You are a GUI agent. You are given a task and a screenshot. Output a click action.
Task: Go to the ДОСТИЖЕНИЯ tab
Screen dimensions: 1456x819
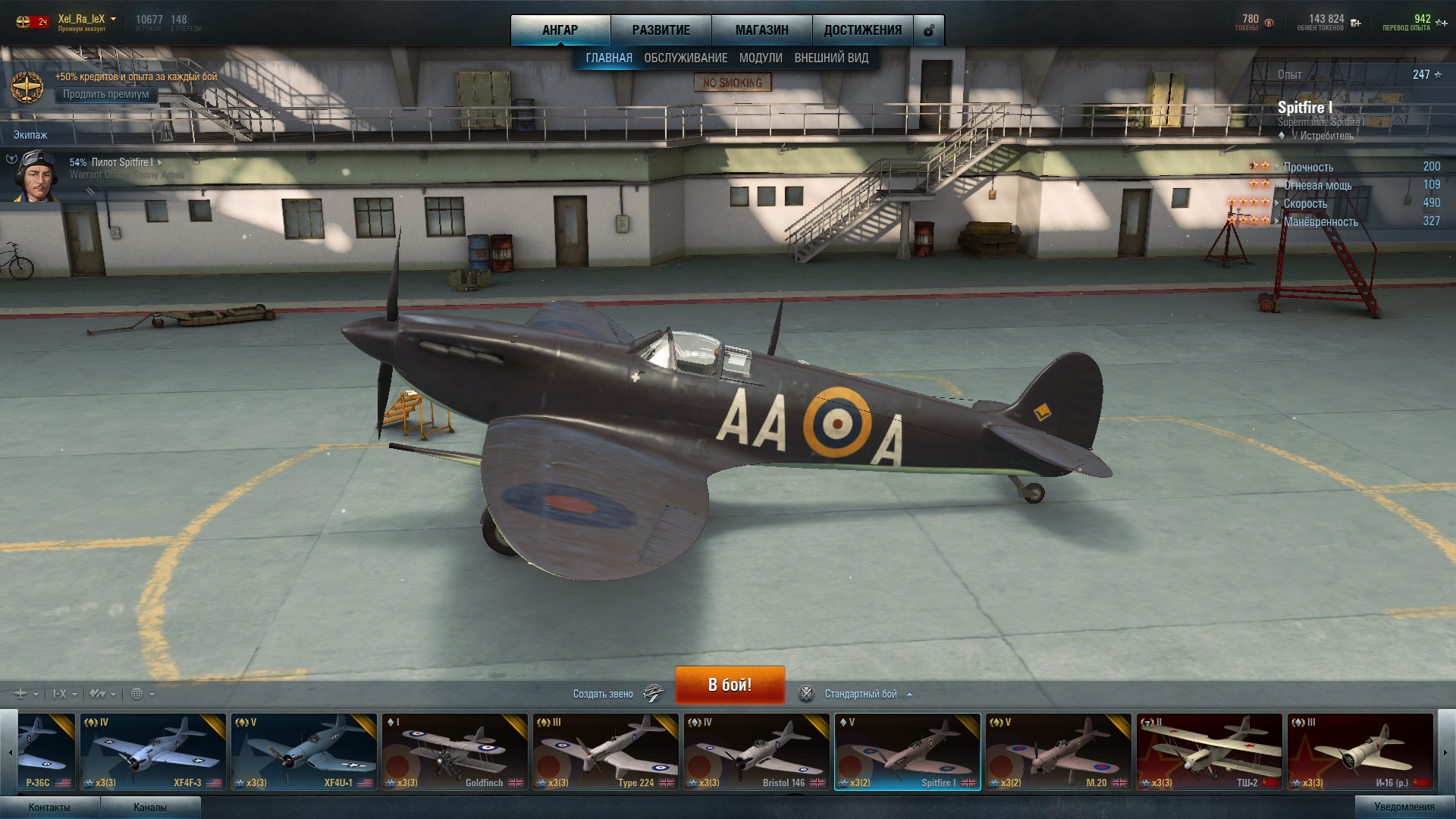(x=862, y=30)
